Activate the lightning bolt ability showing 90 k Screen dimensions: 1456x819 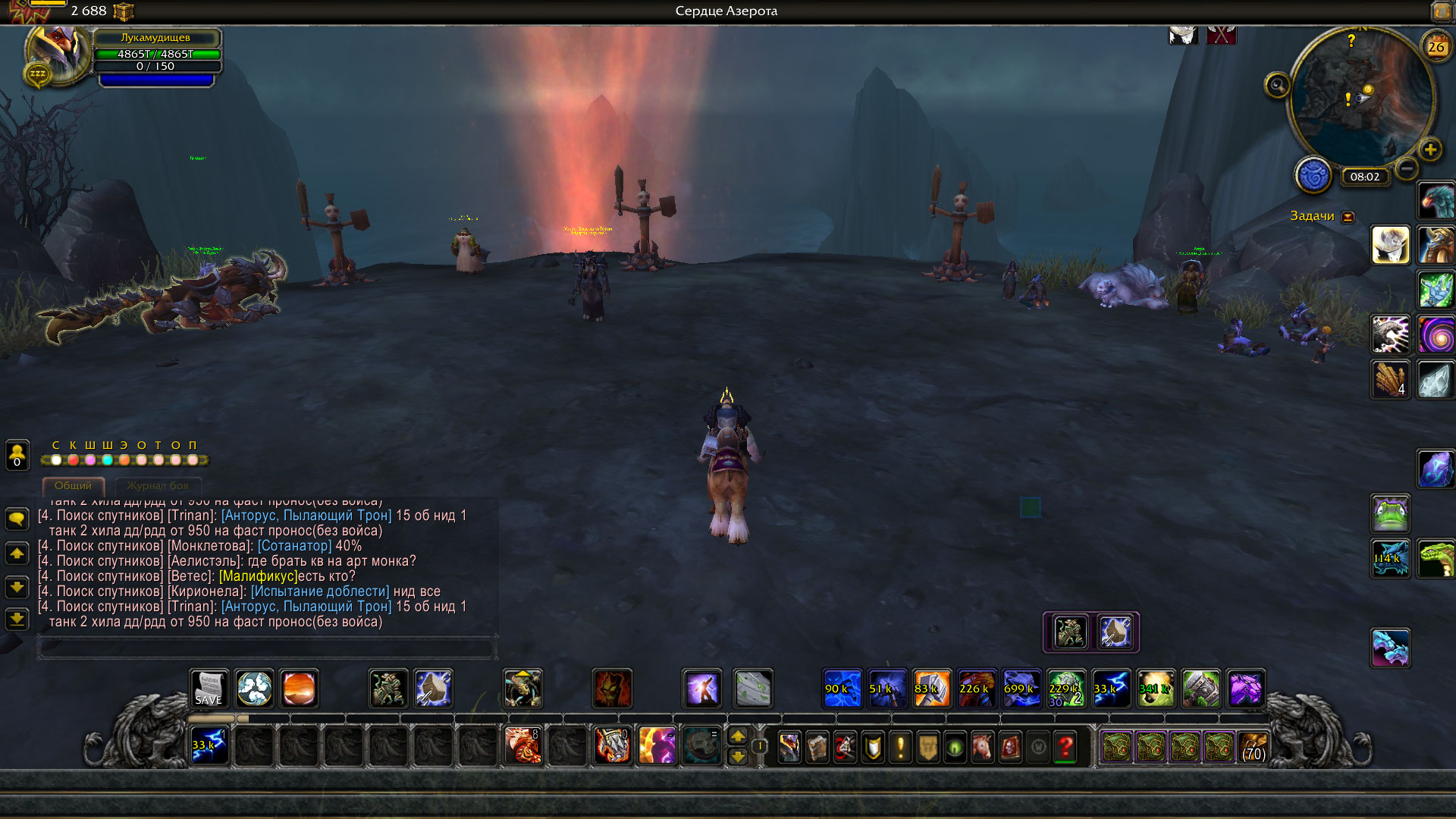(842, 689)
